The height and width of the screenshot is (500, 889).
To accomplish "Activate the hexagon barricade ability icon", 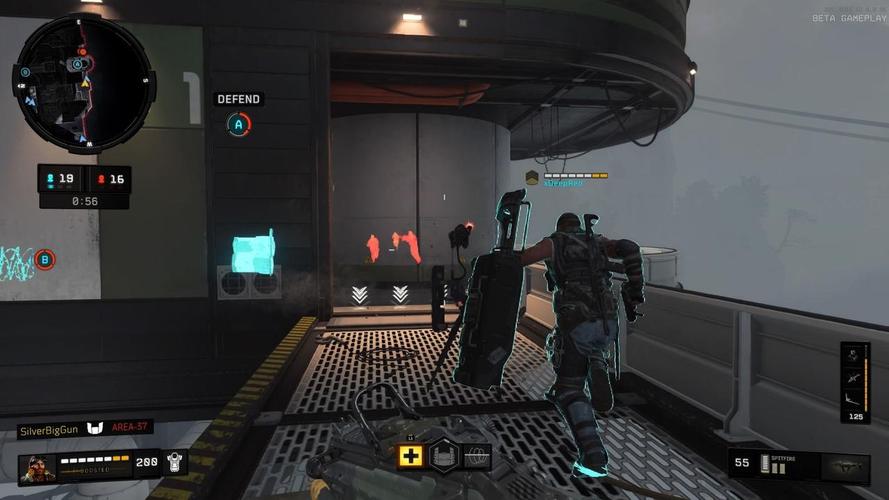I will point(444,456).
